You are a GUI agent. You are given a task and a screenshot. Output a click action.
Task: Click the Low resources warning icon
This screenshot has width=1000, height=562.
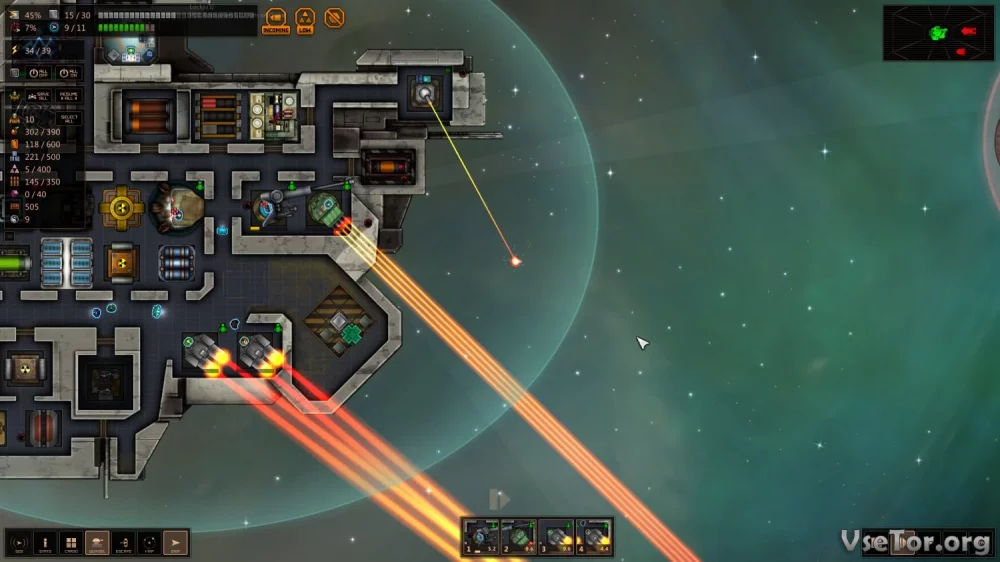coord(305,19)
